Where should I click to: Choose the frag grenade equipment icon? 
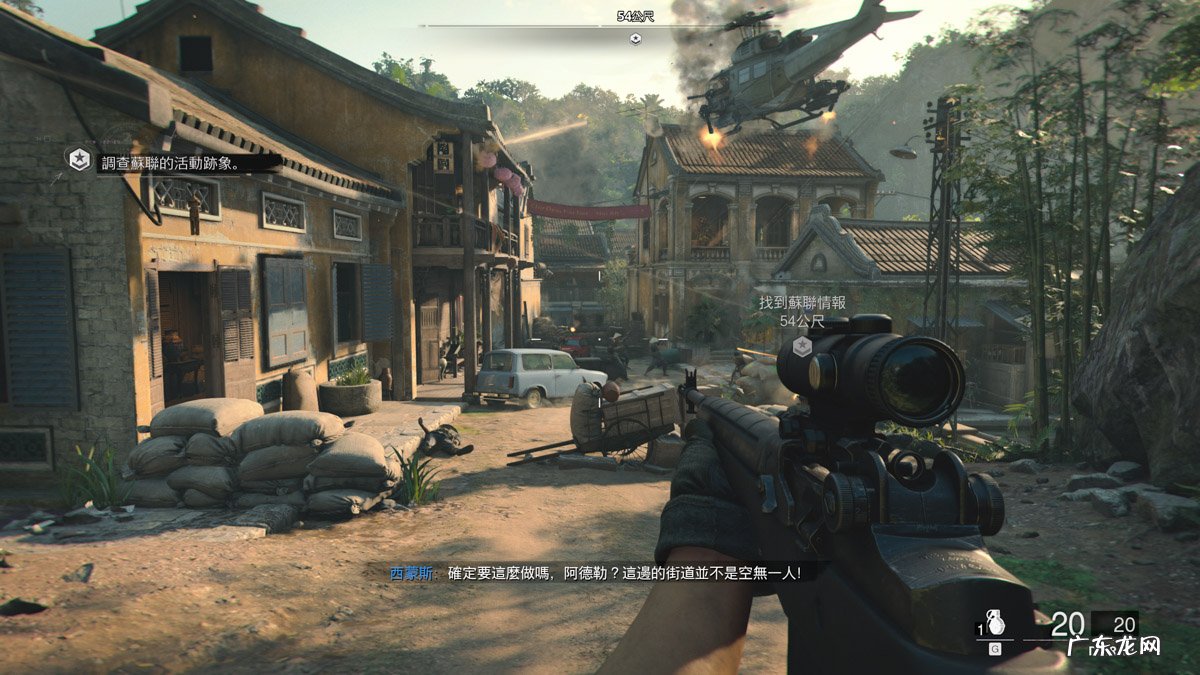(996, 623)
